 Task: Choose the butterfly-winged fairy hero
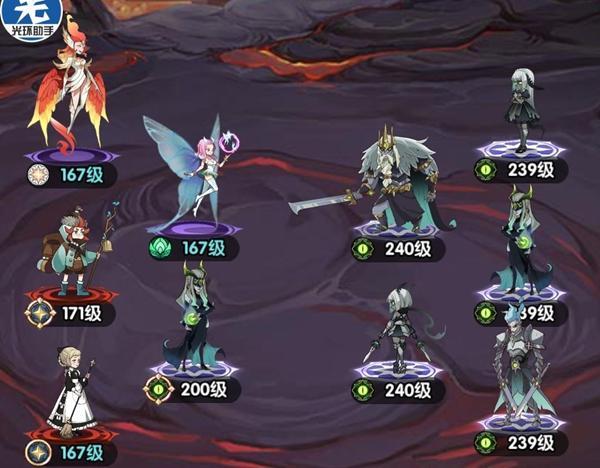tap(197, 170)
